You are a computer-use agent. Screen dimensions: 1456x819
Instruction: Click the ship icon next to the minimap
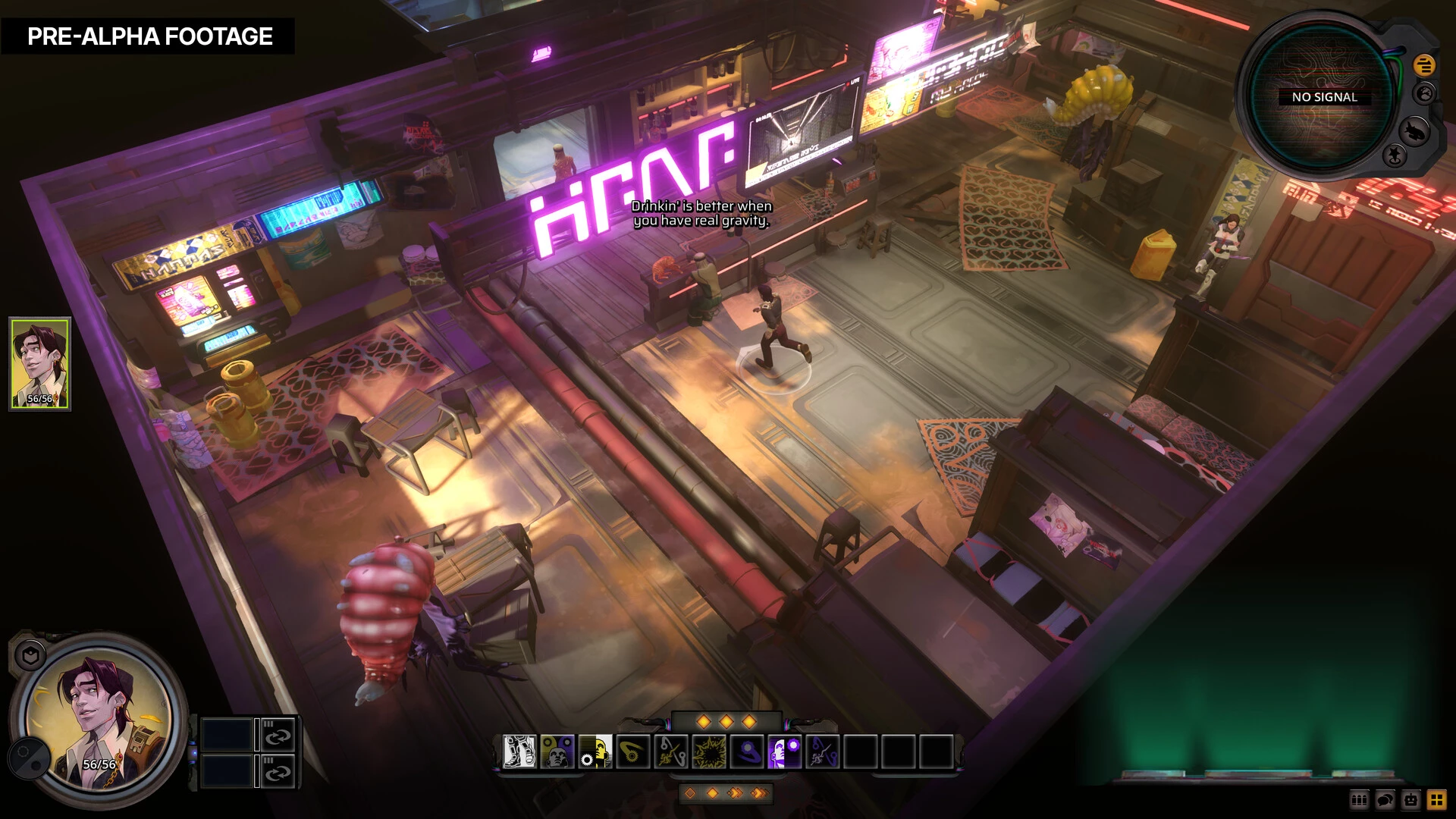point(1415,130)
